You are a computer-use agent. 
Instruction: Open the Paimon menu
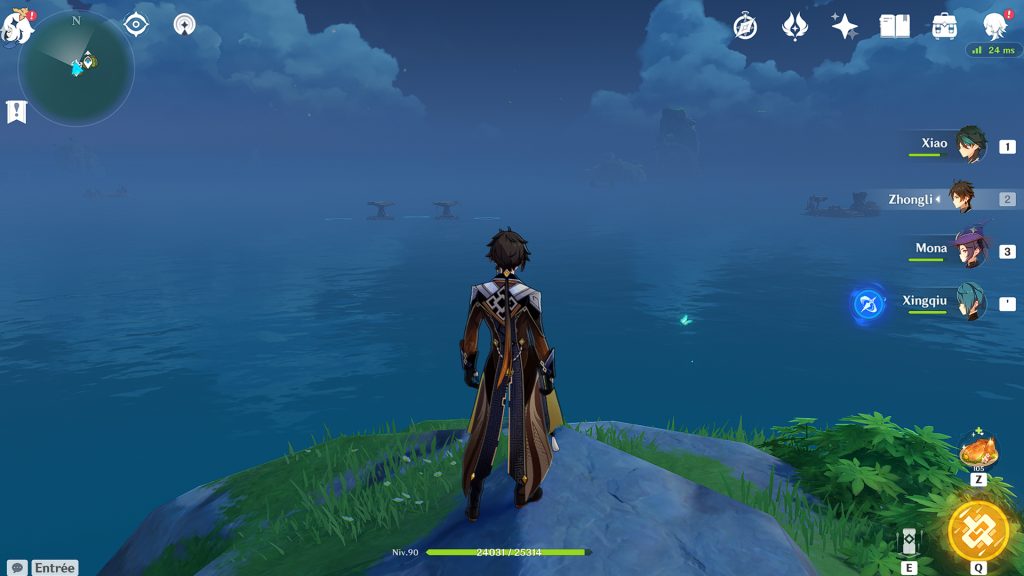click(18, 27)
